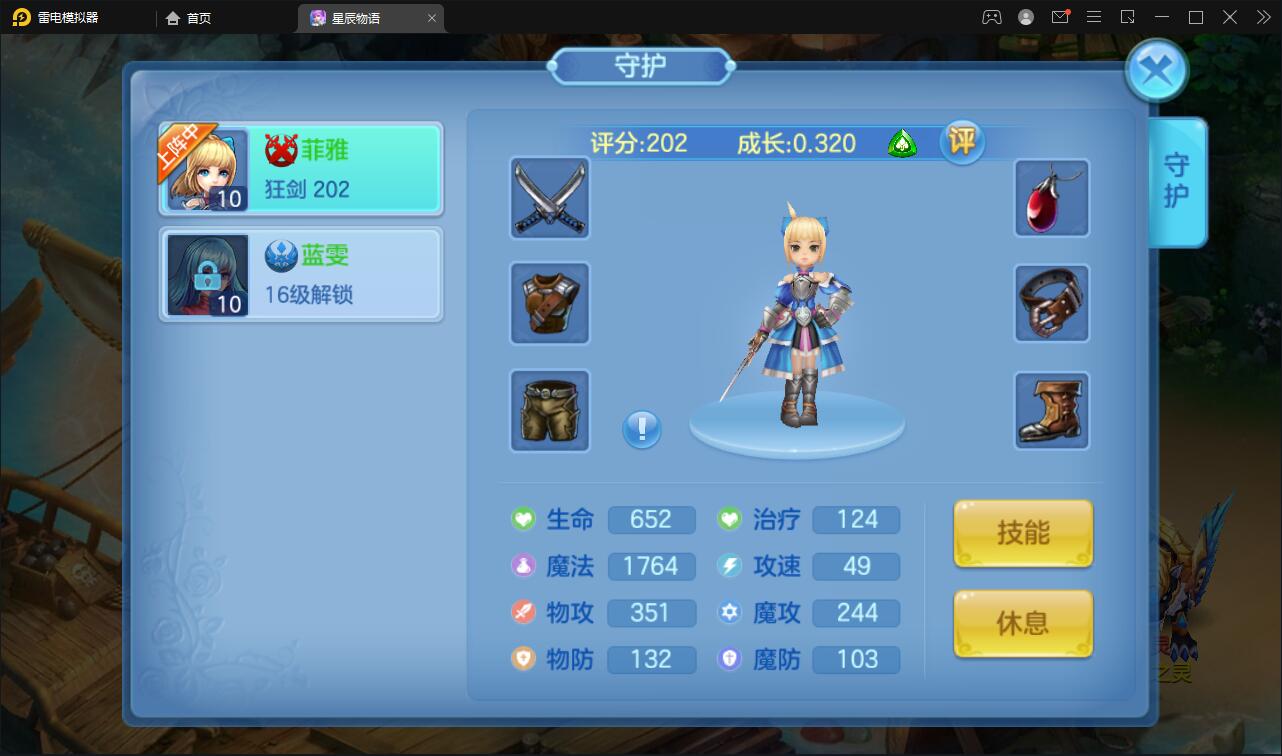Open the LDPlayer hamburger menu

click(1094, 17)
